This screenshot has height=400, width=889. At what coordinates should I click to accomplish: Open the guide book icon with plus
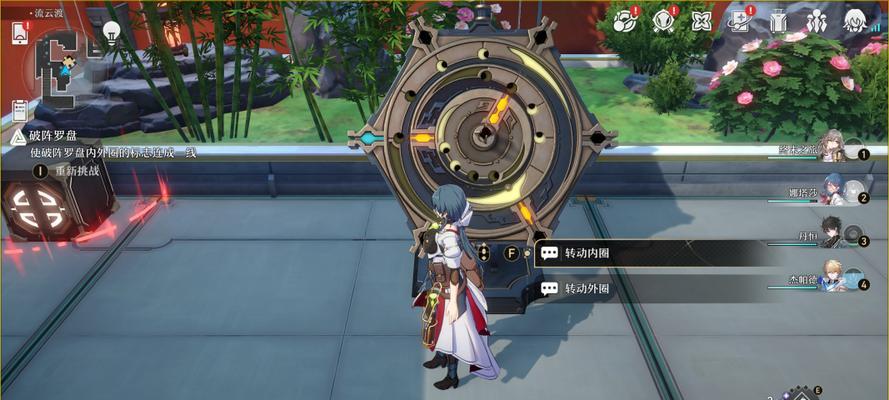pyautogui.click(x=740, y=20)
